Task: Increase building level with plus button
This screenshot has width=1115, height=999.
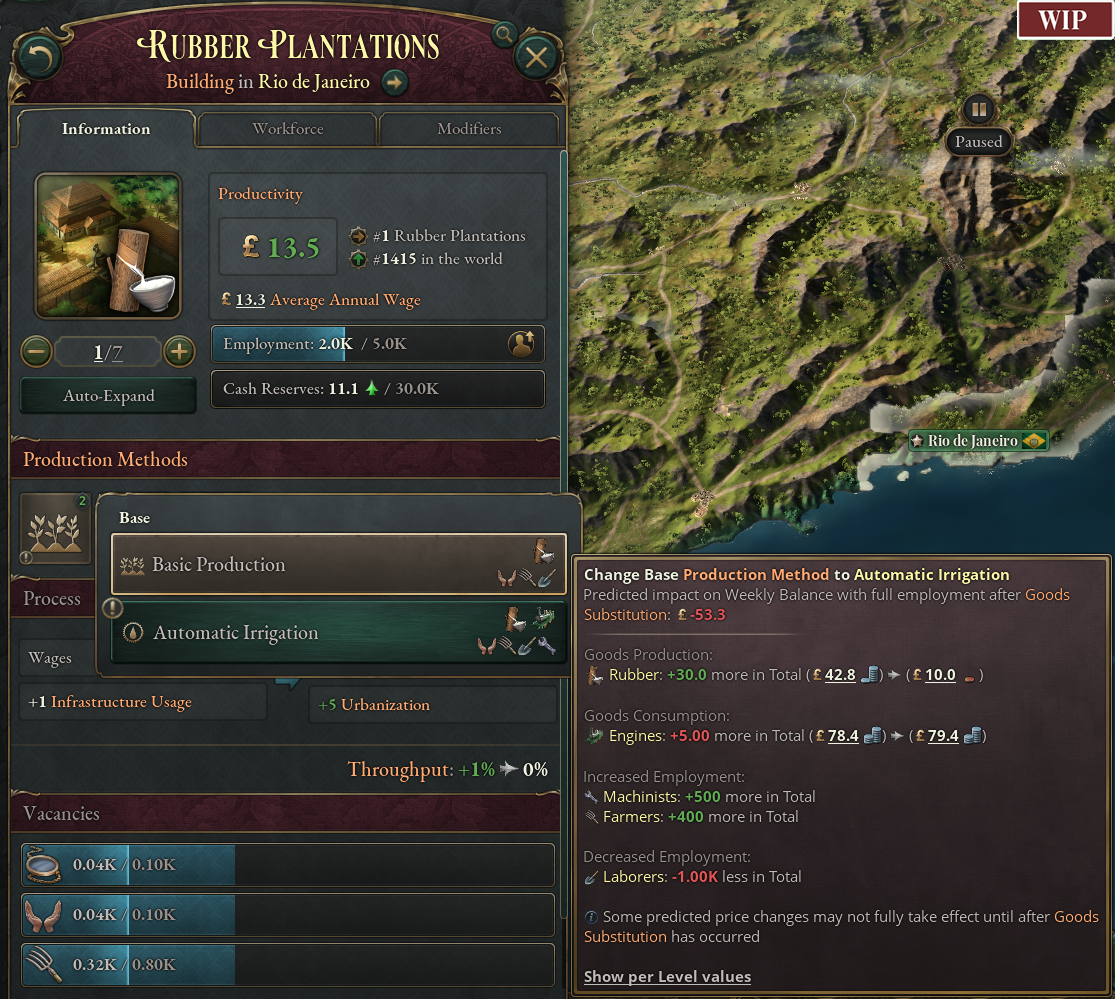Action: point(178,352)
